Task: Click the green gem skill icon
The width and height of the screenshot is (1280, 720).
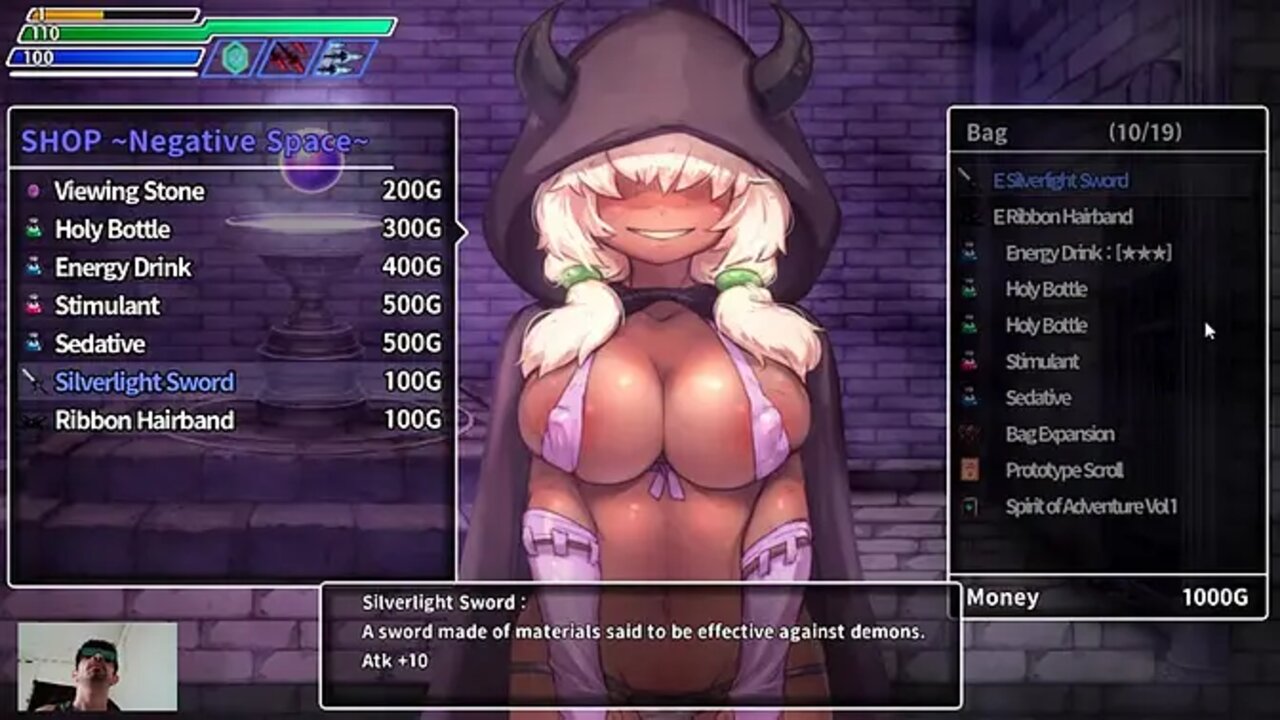Action: [234, 58]
